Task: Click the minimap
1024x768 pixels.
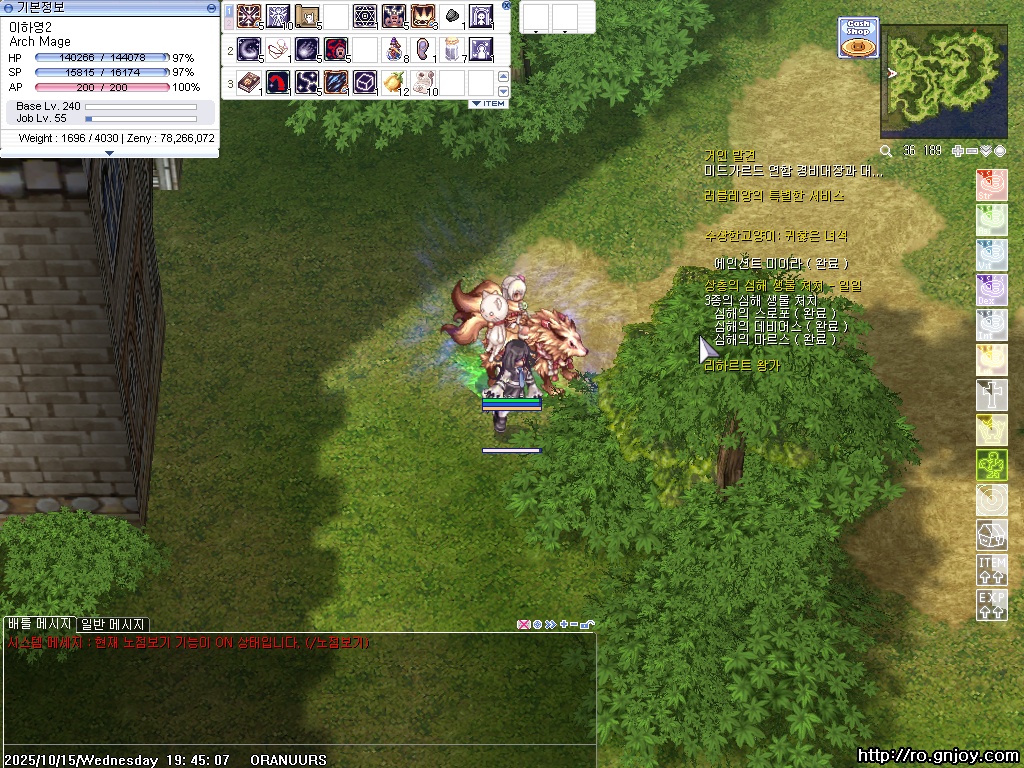Action: point(943,82)
